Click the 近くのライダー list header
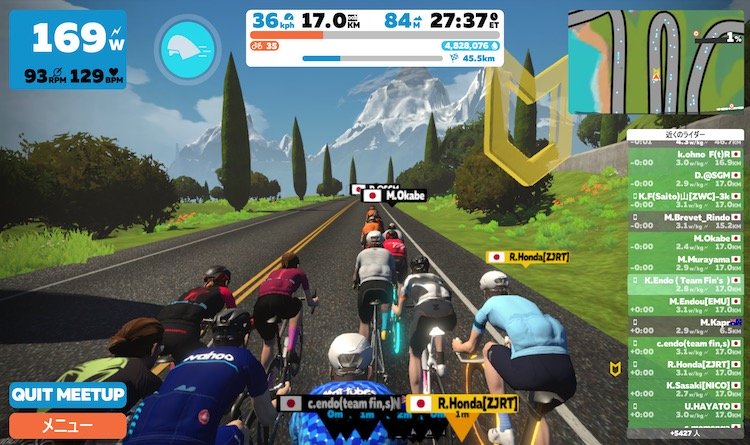This screenshot has width=750, height=445. [686, 132]
